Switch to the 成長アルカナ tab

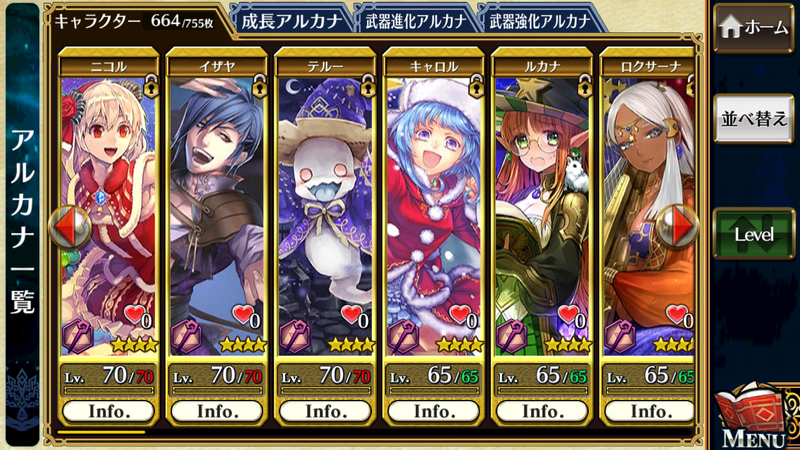point(291,20)
